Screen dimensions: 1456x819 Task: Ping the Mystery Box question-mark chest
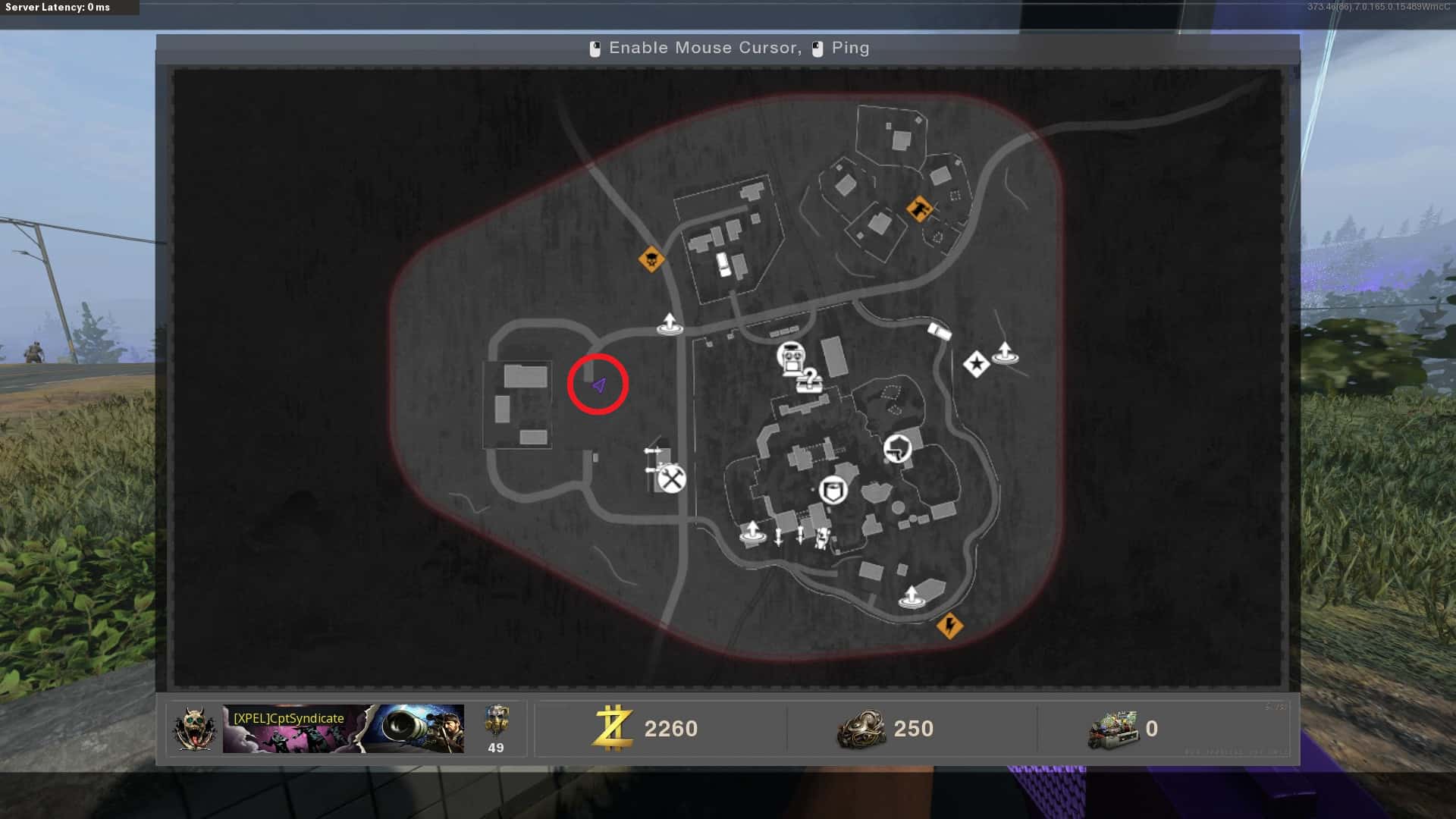pyautogui.click(x=809, y=380)
